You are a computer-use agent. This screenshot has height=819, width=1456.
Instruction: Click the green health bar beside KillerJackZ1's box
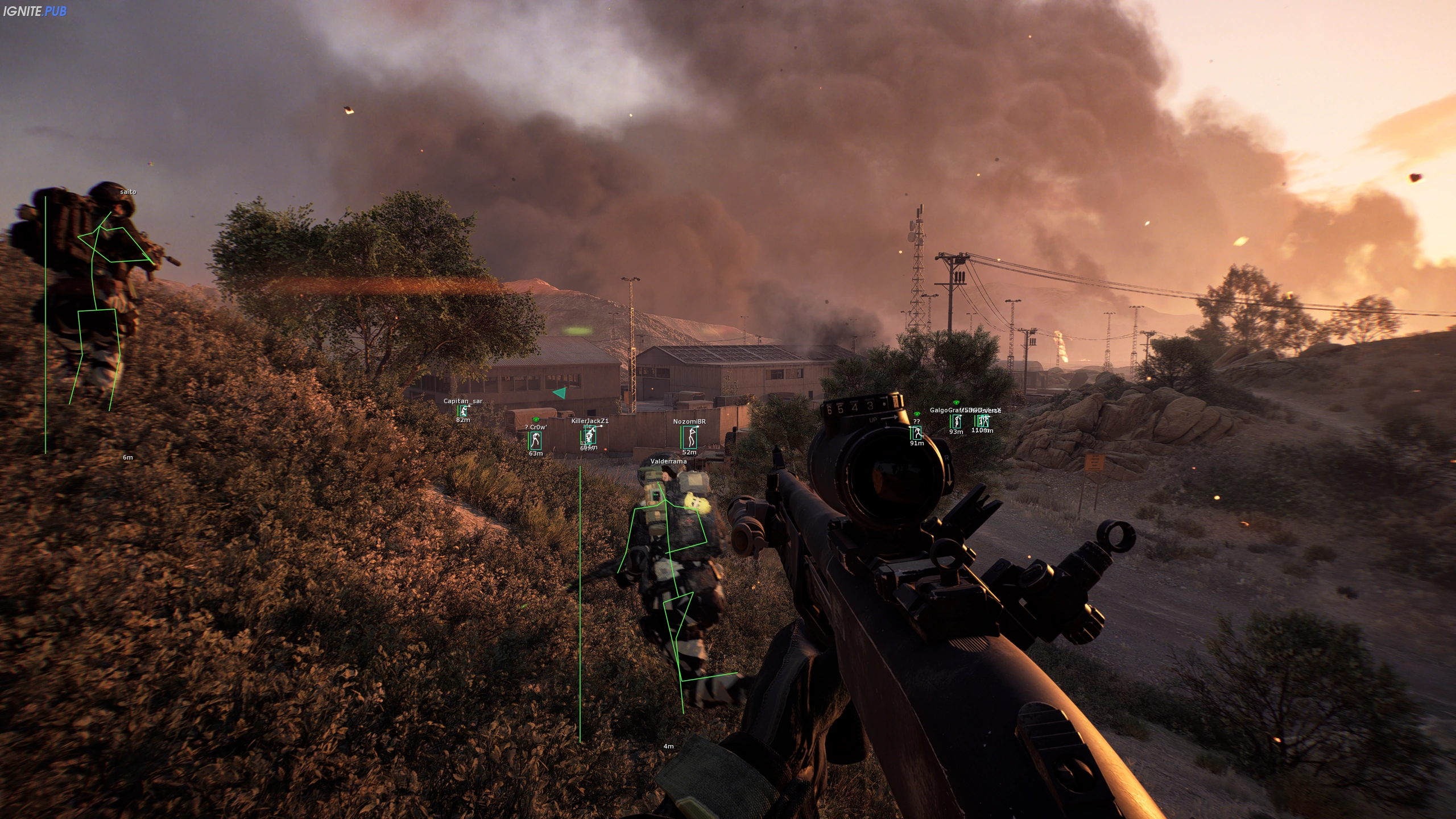(581, 437)
